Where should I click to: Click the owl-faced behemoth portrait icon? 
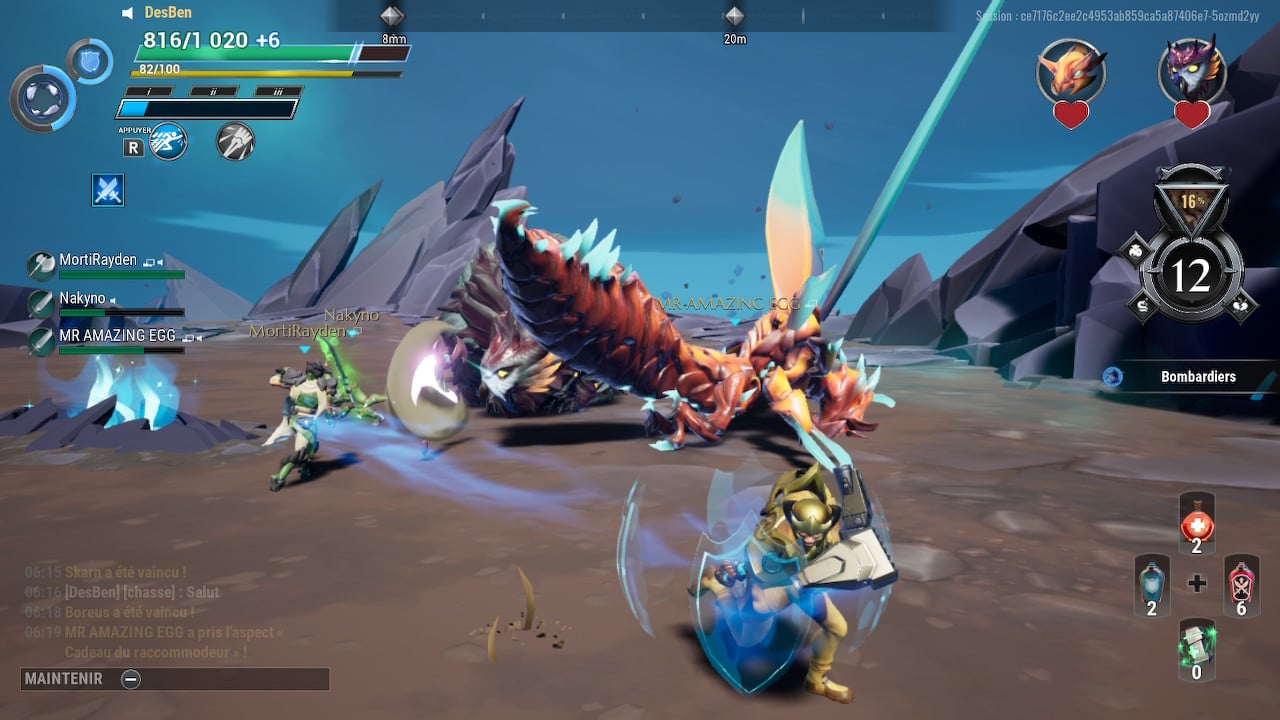[1192, 71]
